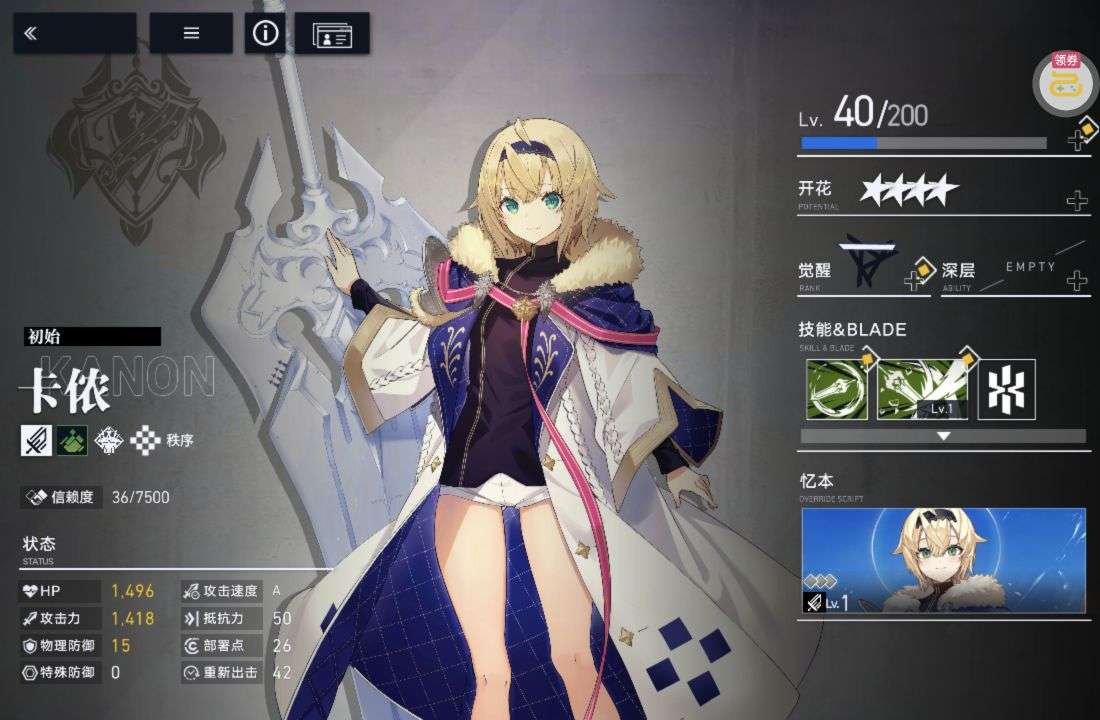Upgrade 觉醒 rank using its plus button
1100x720 pixels.
(915, 278)
